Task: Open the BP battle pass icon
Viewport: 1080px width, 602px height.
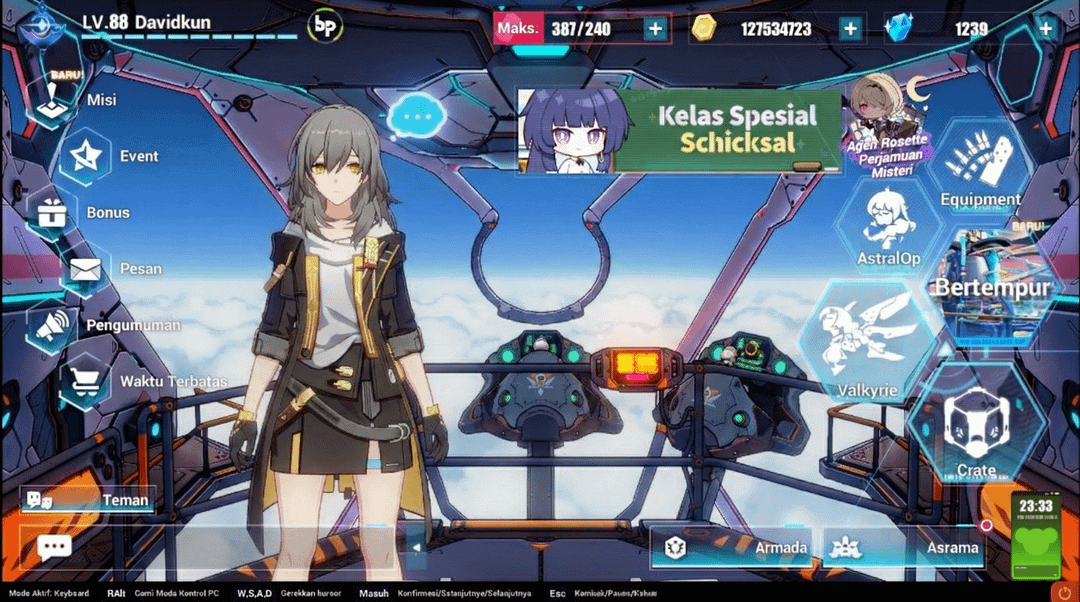Action: pos(324,27)
